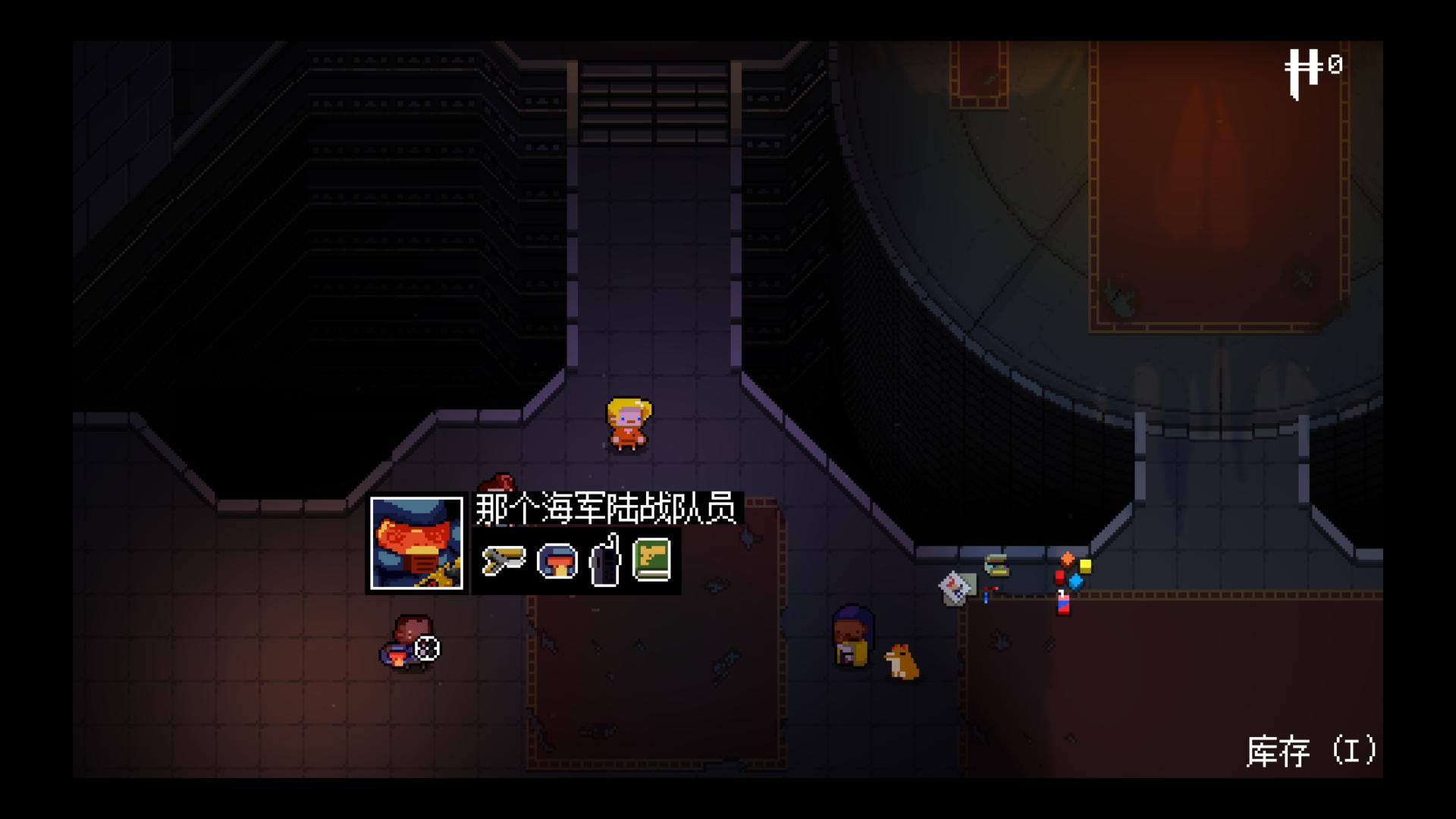Select the Military Training green book icon
Screen dimensions: 1456x819
click(x=654, y=561)
